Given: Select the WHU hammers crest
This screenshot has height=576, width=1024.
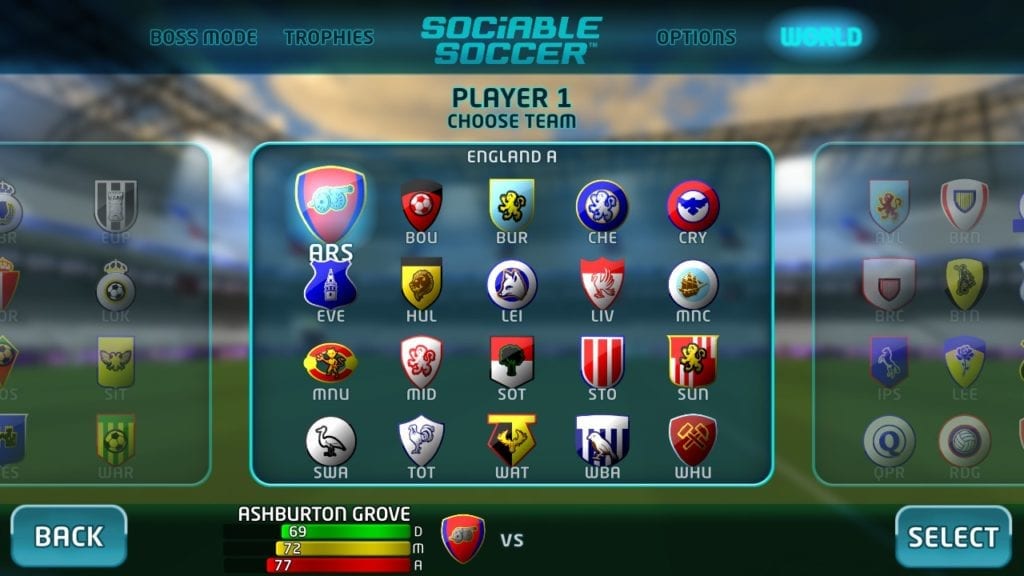Looking at the screenshot, I should 692,440.
